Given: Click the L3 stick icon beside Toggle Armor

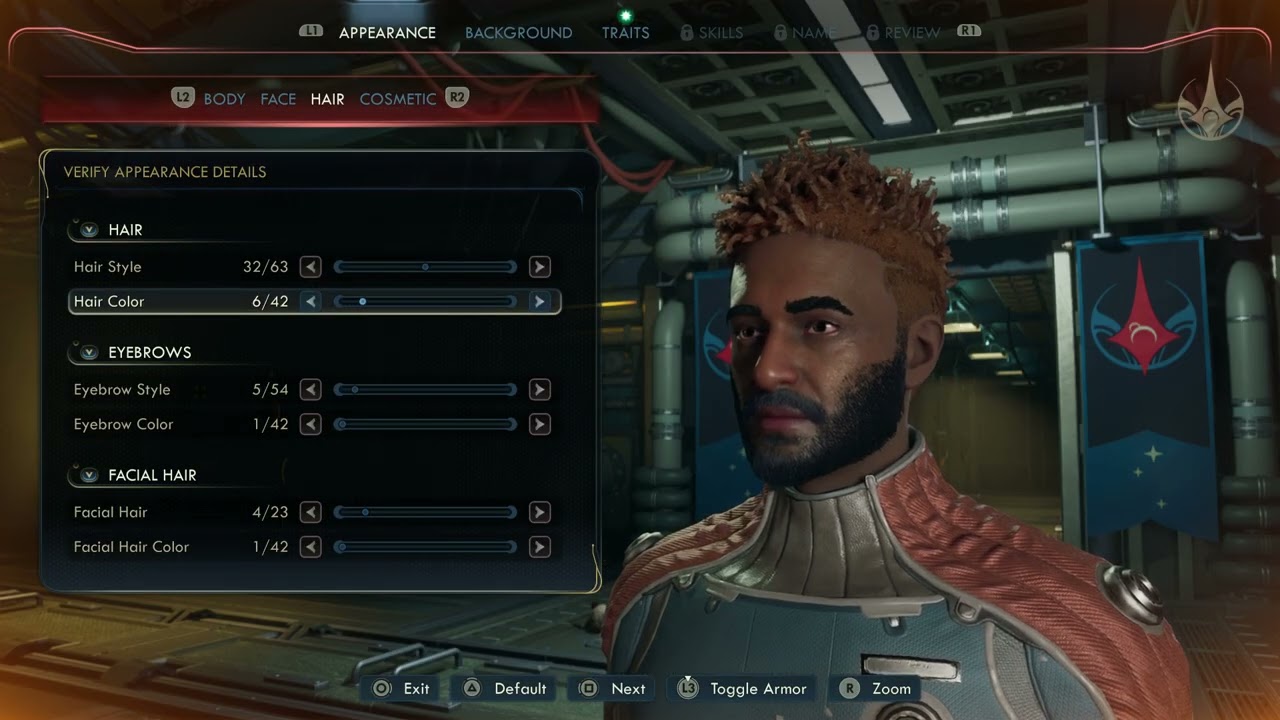Looking at the screenshot, I should [687, 688].
